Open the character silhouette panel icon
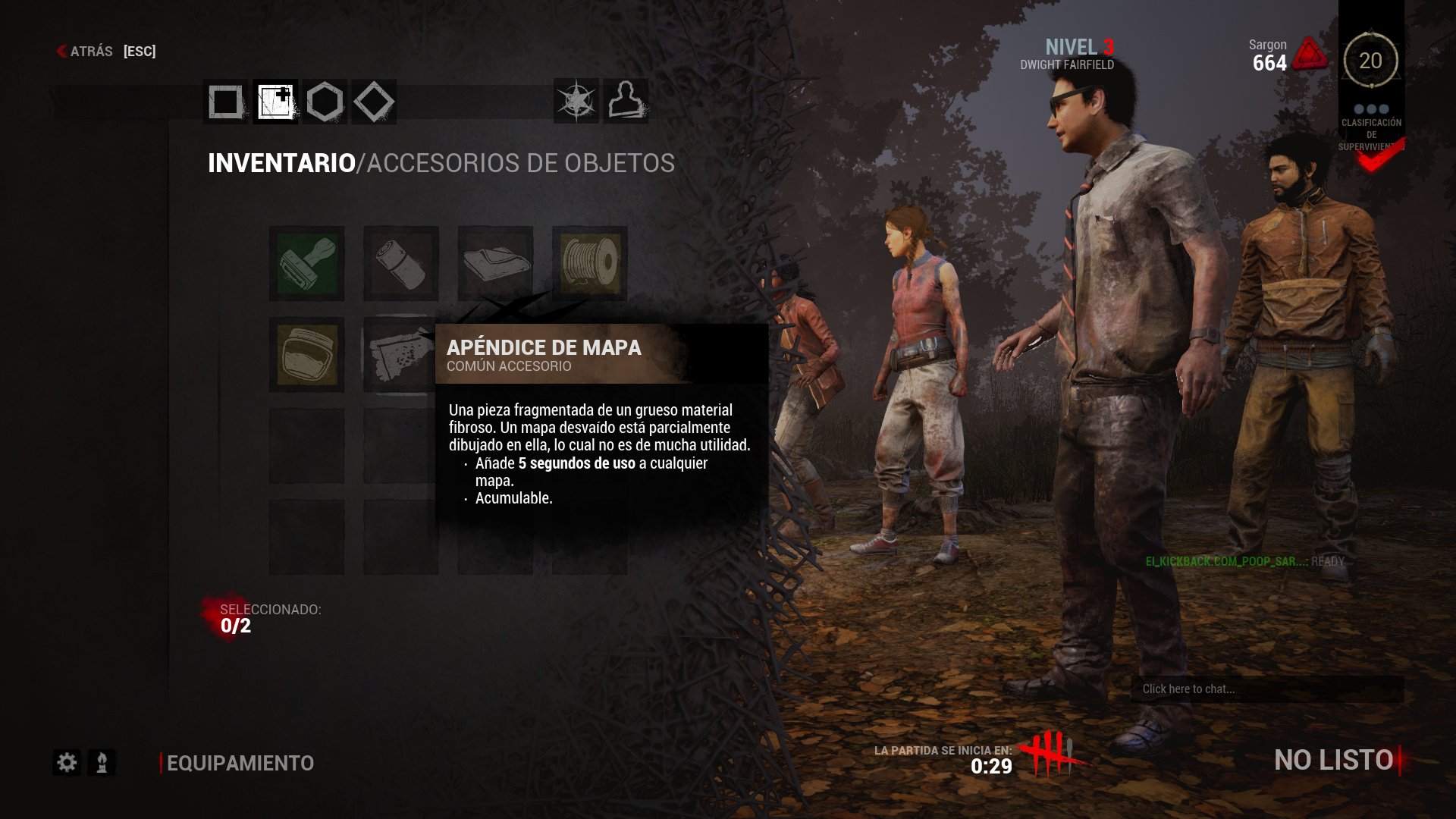The width and height of the screenshot is (1456, 819). 627,101
